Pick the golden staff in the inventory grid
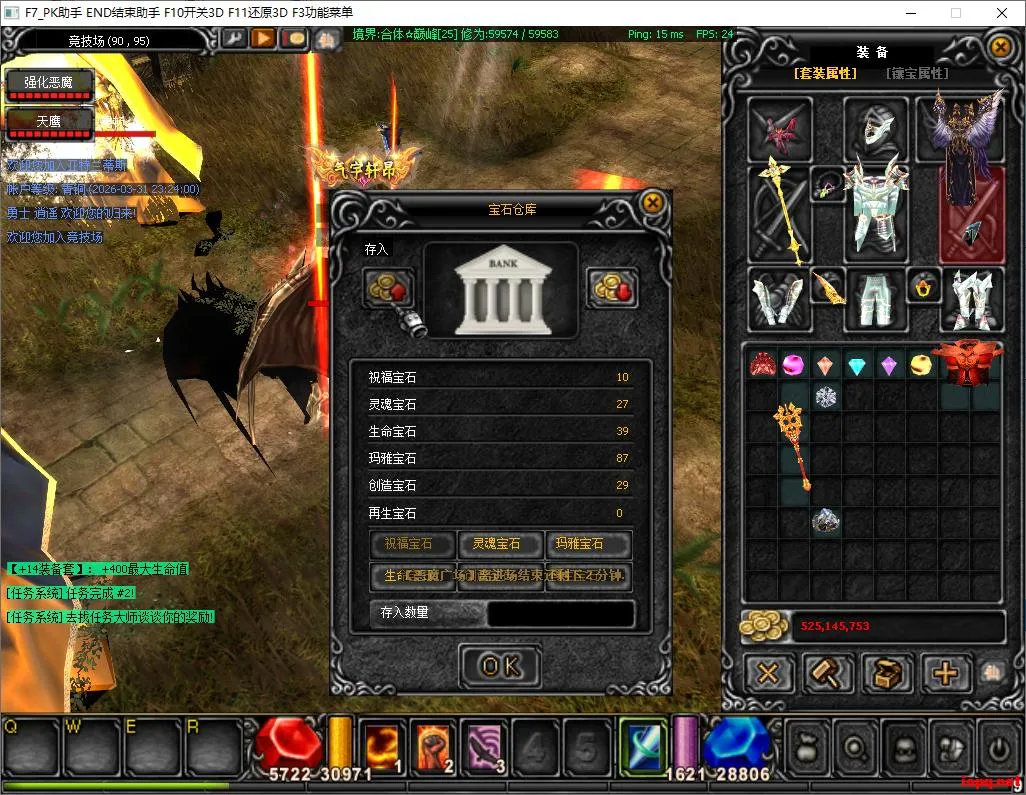The width and height of the screenshot is (1026, 795). coord(793,444)
